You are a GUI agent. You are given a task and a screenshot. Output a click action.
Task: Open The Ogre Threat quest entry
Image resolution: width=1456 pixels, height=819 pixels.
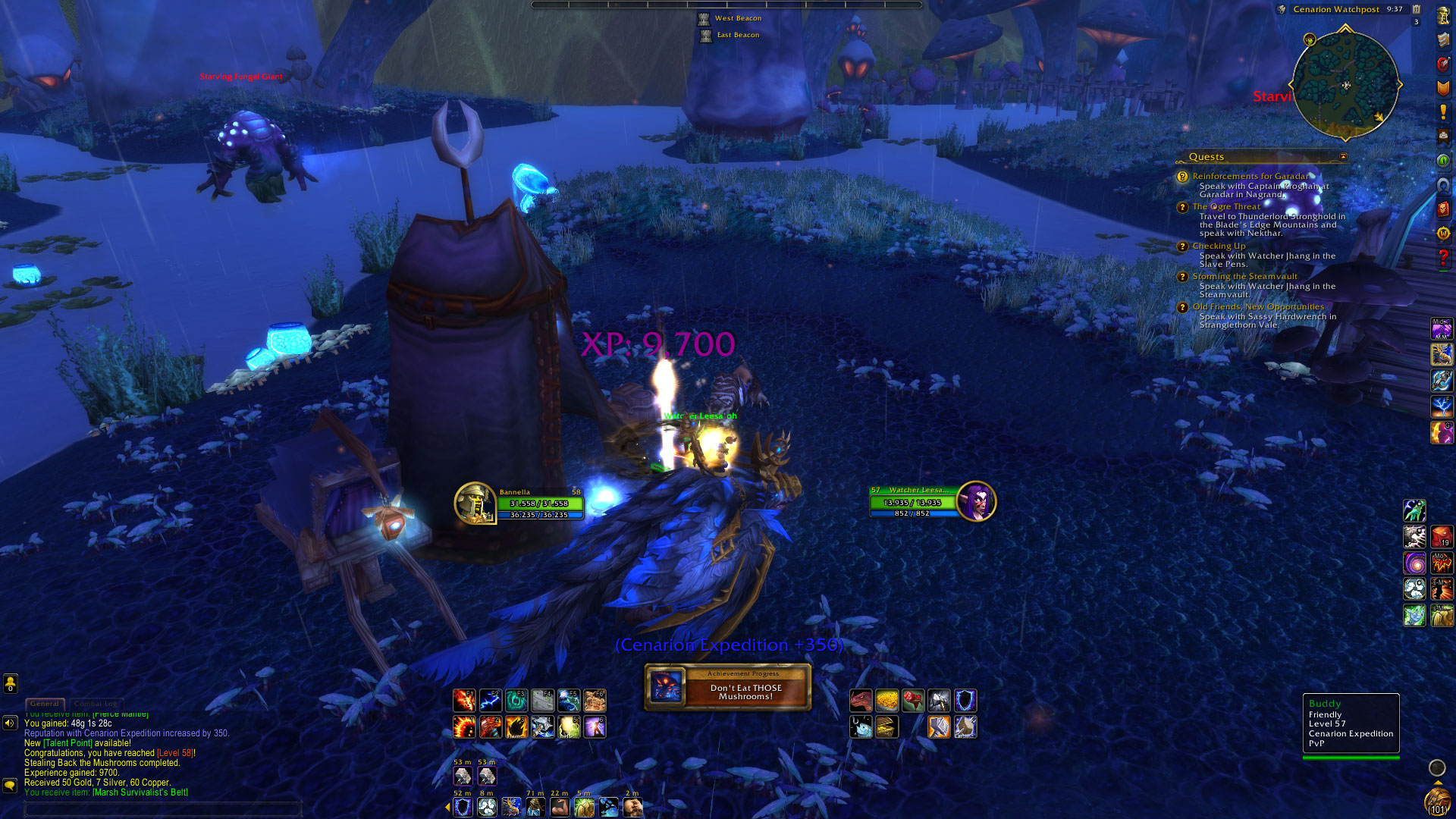tap(1225, 206)
